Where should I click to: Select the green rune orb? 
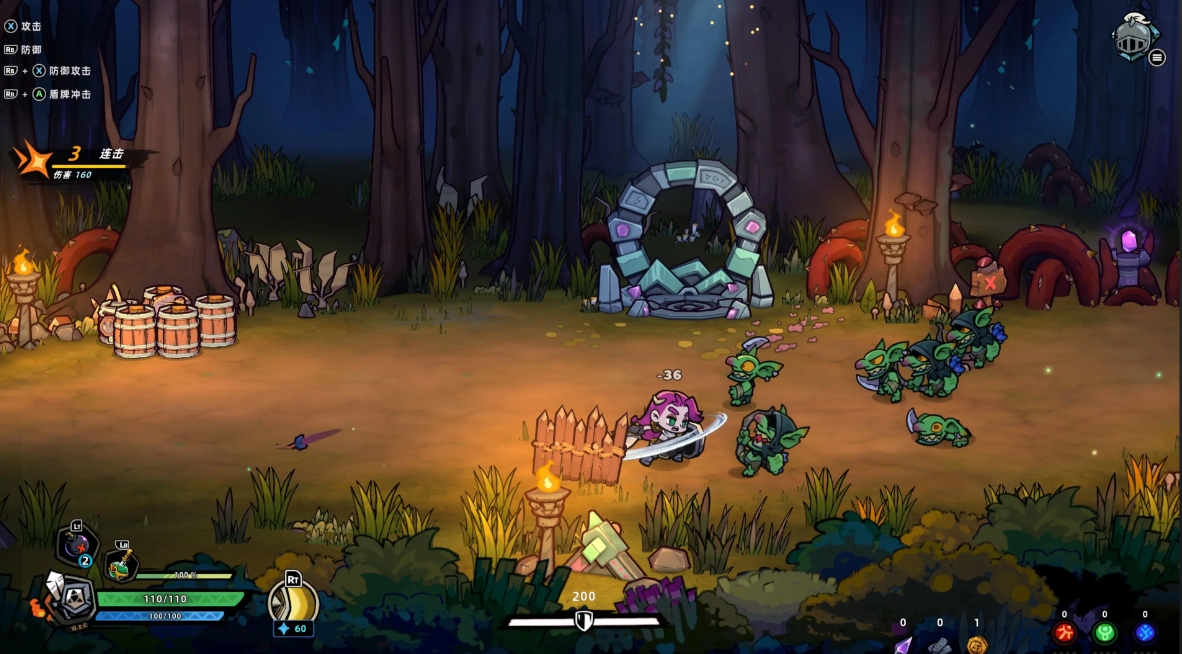point(1104,633)
